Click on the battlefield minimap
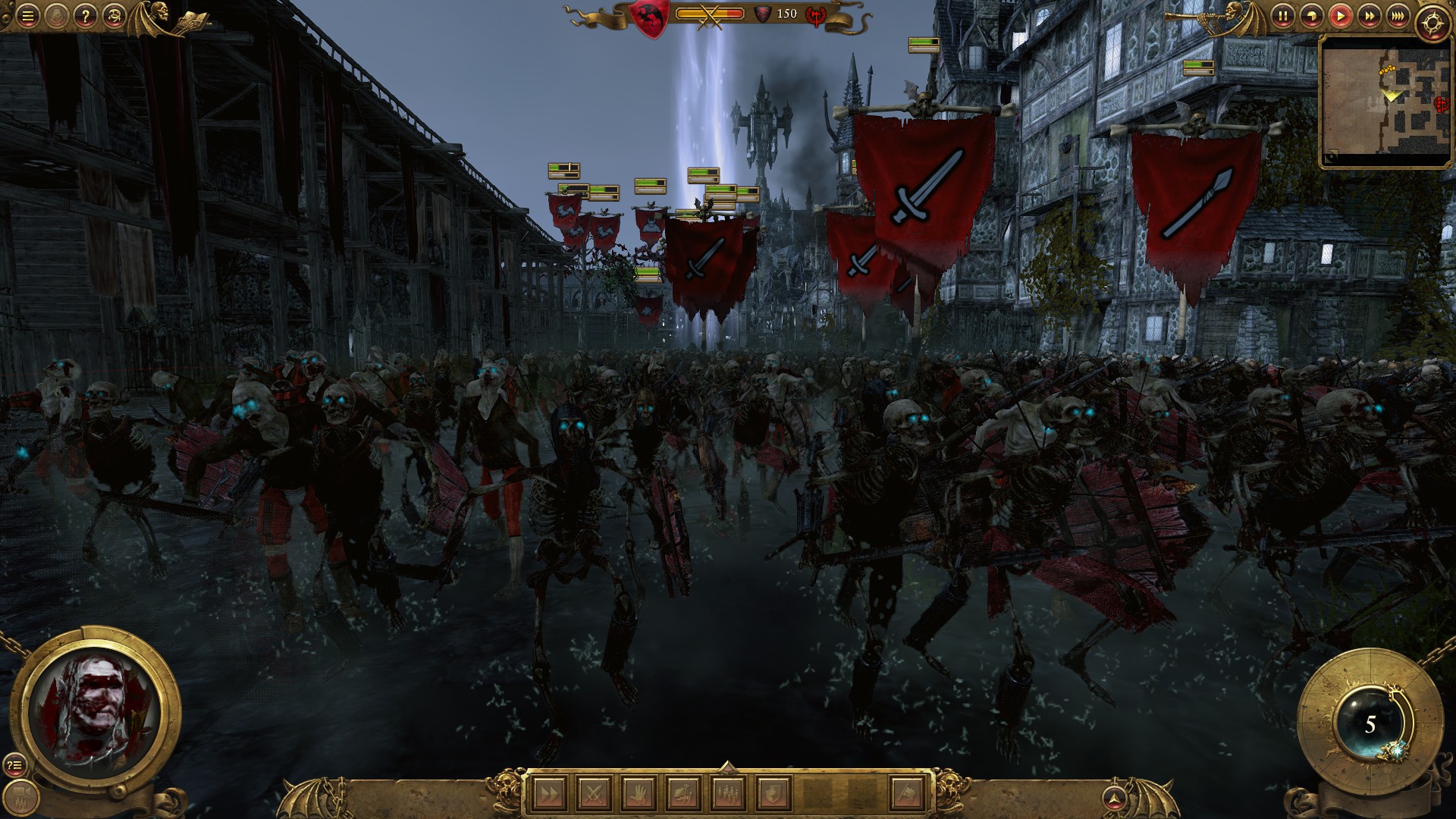The width and height of the screenshot is (1456, 819). click(x=1385, y=101)
